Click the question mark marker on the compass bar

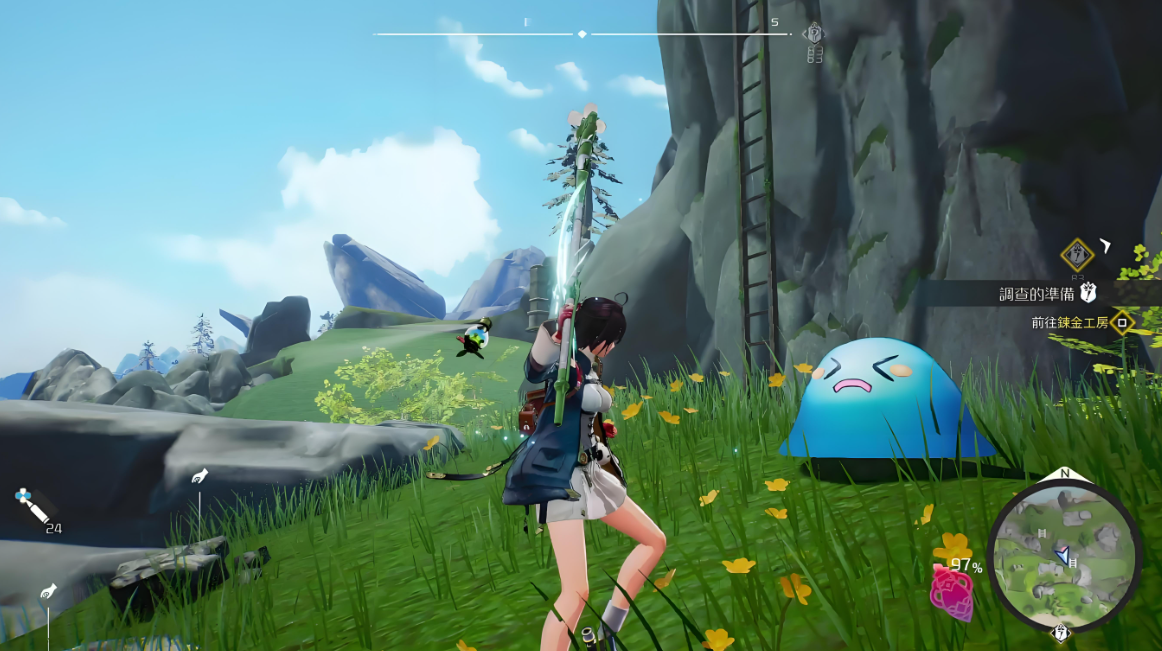[x=814, y=34]
